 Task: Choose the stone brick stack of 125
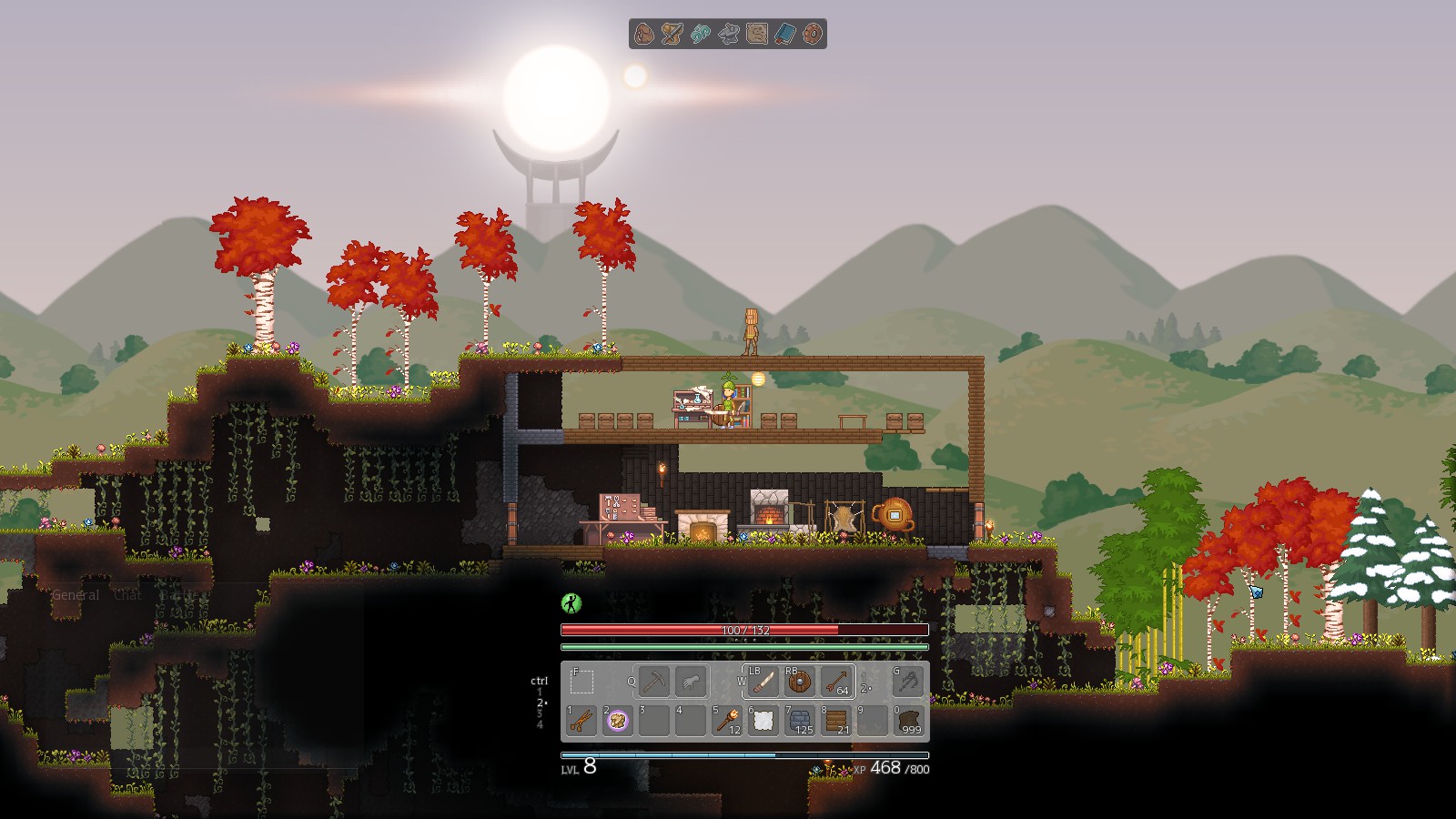(800, 721)
